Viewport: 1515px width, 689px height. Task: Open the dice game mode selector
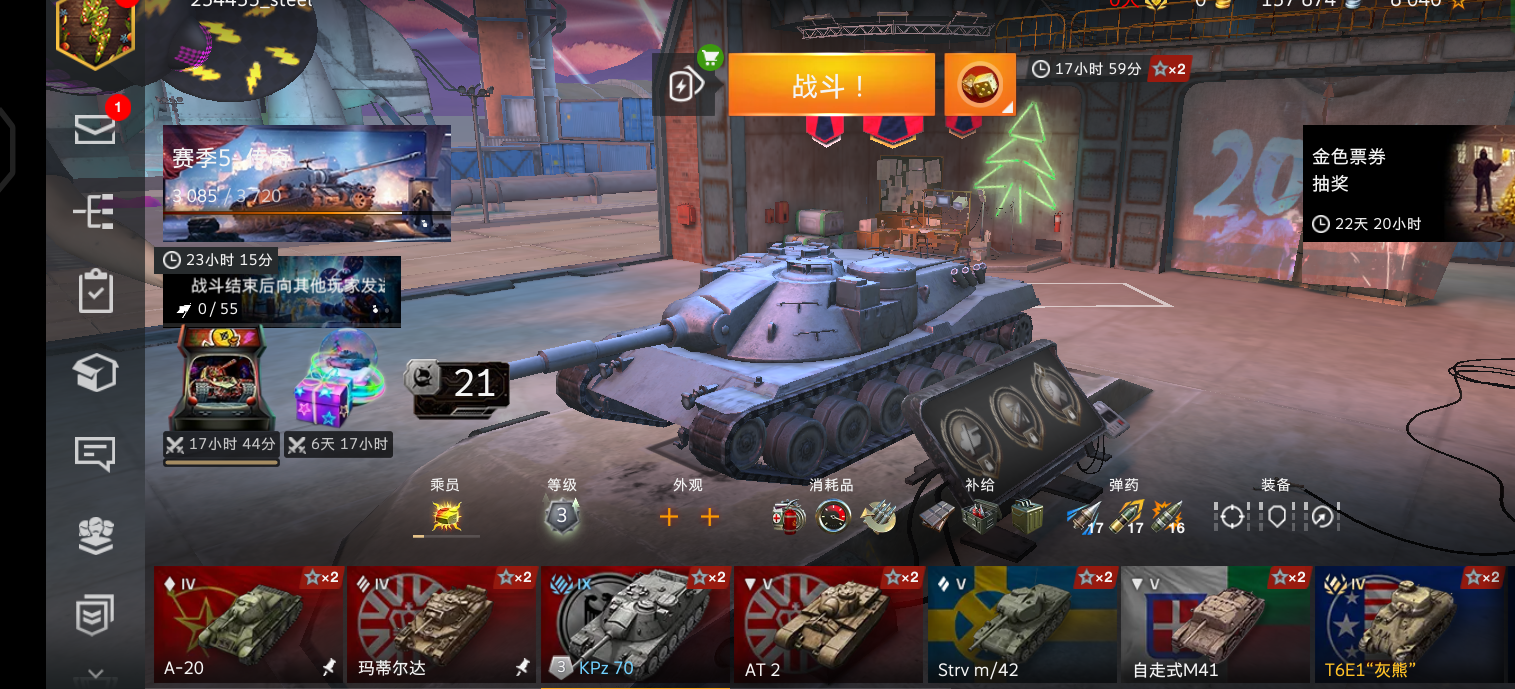pos(980,85)
